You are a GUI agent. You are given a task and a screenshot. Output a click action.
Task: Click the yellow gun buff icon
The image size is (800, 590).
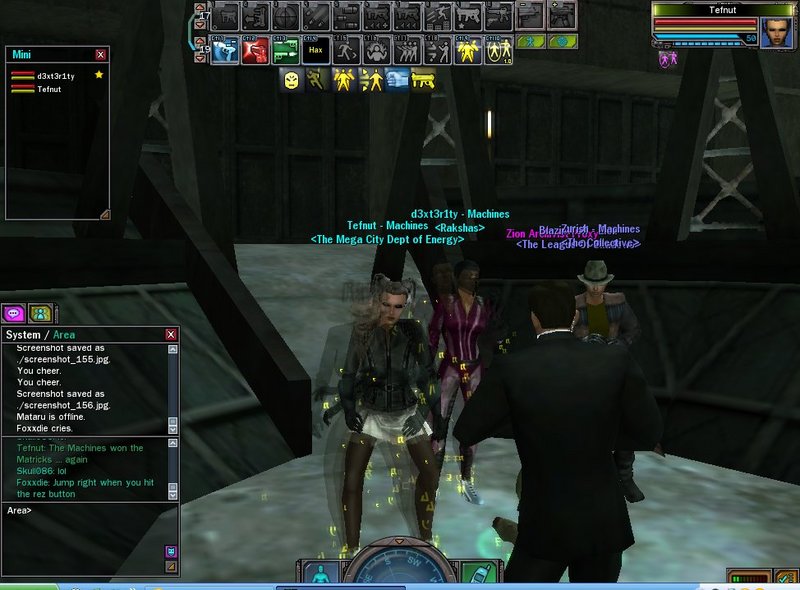pos(424,80)
